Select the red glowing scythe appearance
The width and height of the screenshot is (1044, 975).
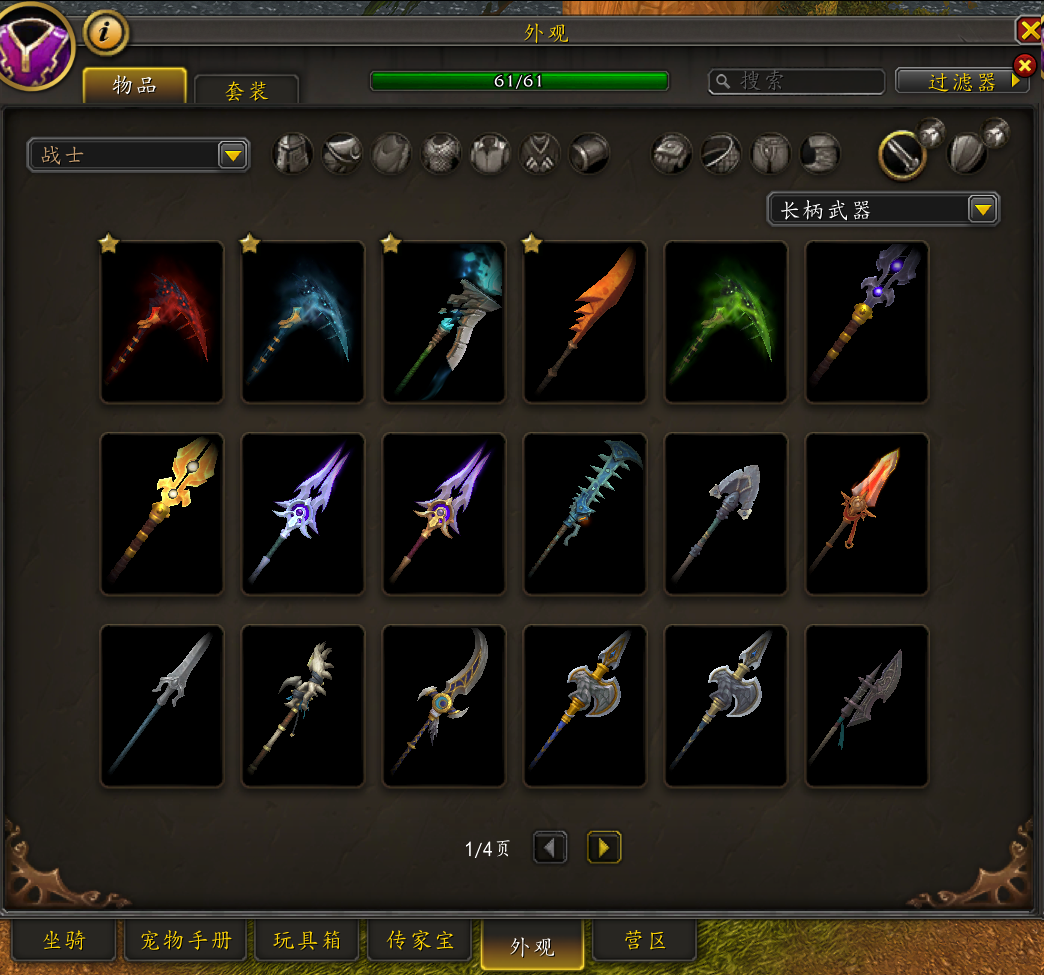click(162, 322)
